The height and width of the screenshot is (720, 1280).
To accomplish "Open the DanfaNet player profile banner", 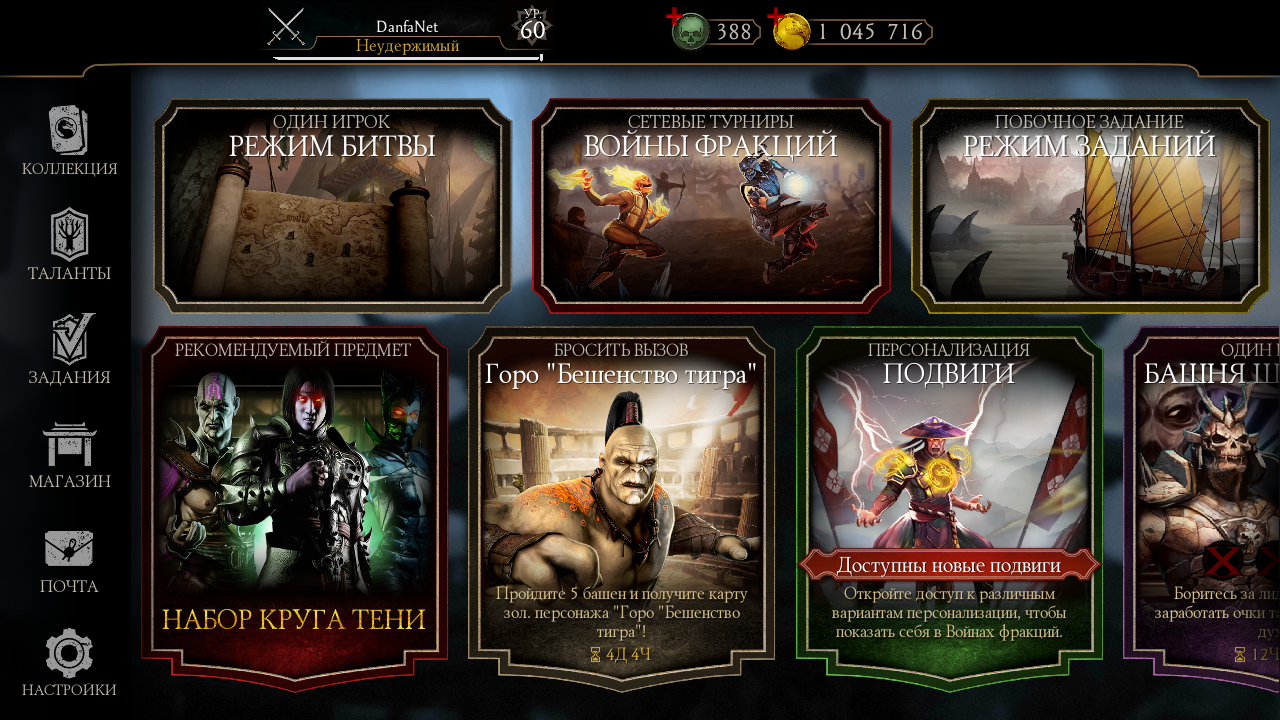I will pos(407,32).
